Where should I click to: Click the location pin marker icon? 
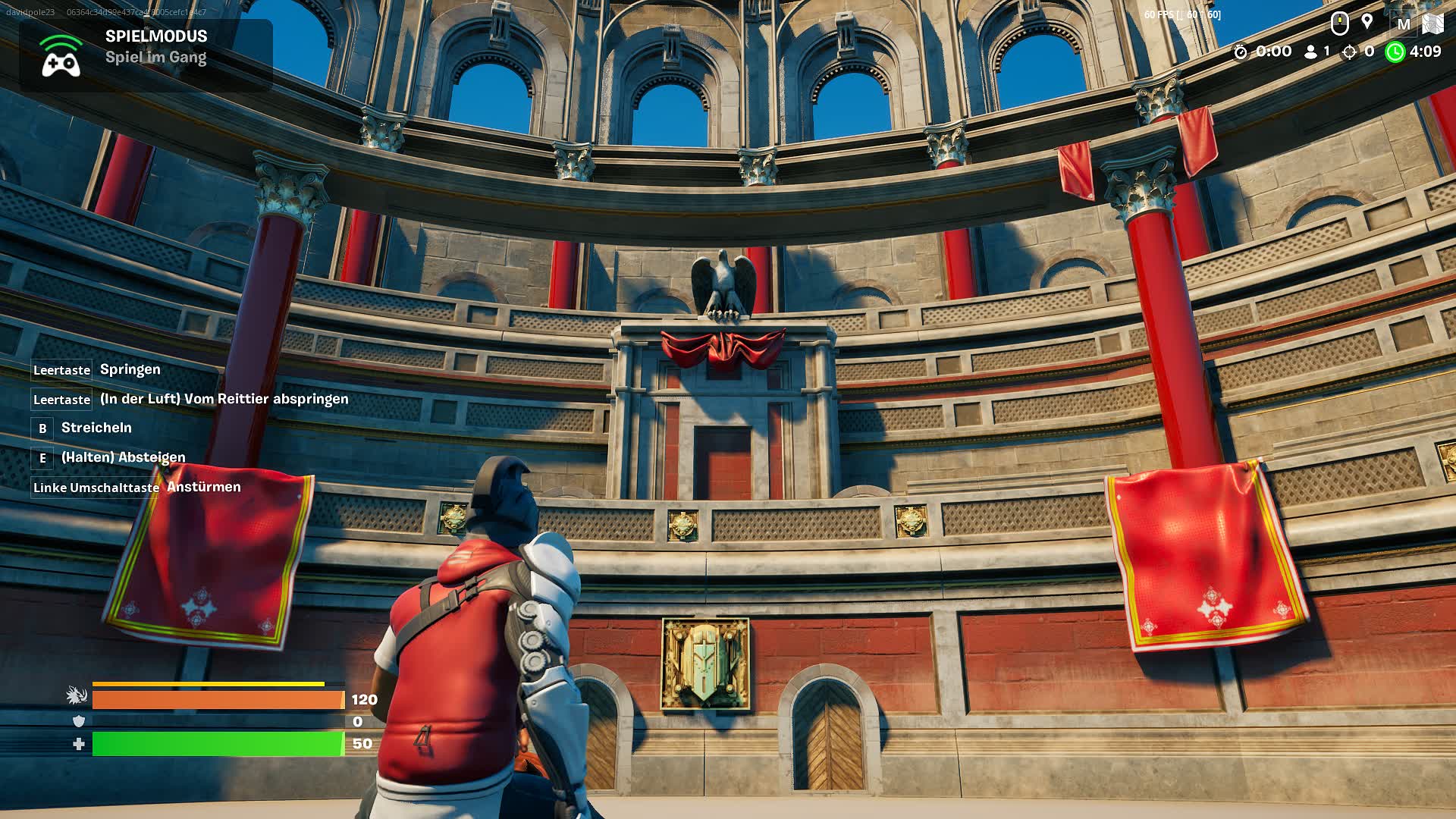(x=1367, y=23)
